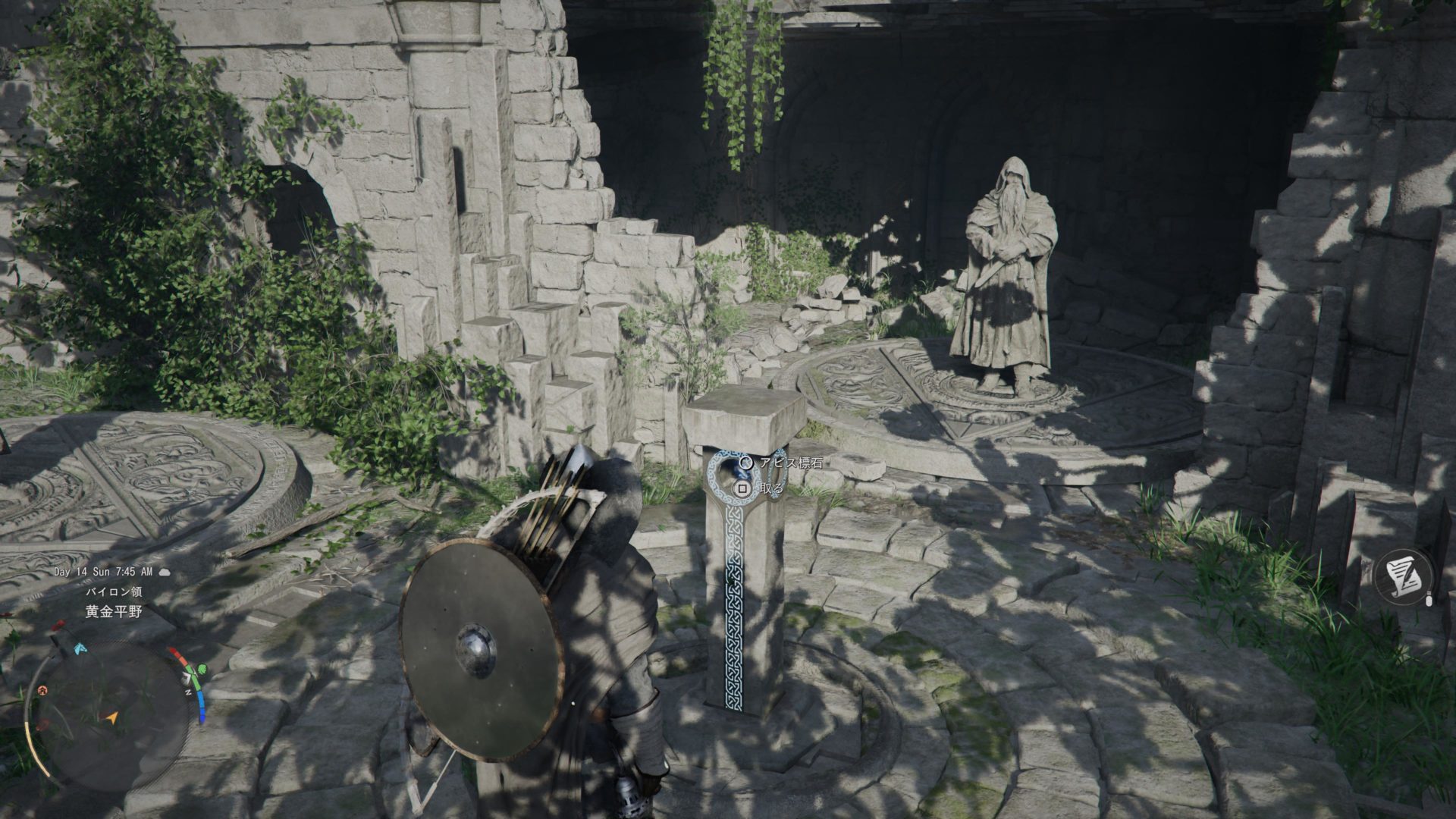This screenshot has width=1456, height=819.
Task: Click the red house marker on minimap
Action: (43, 690)
